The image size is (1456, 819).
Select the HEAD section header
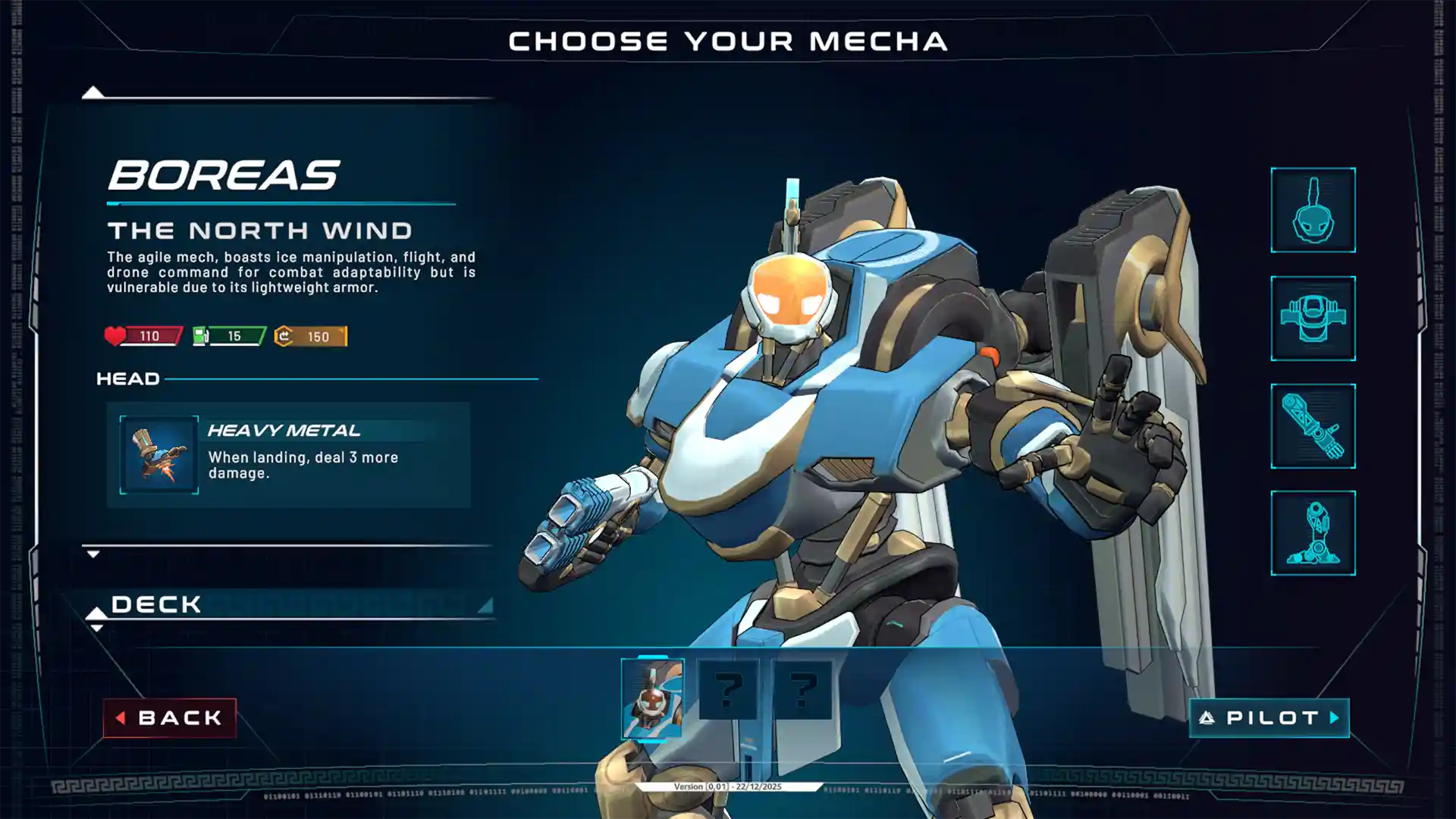(x=129, y=378)
